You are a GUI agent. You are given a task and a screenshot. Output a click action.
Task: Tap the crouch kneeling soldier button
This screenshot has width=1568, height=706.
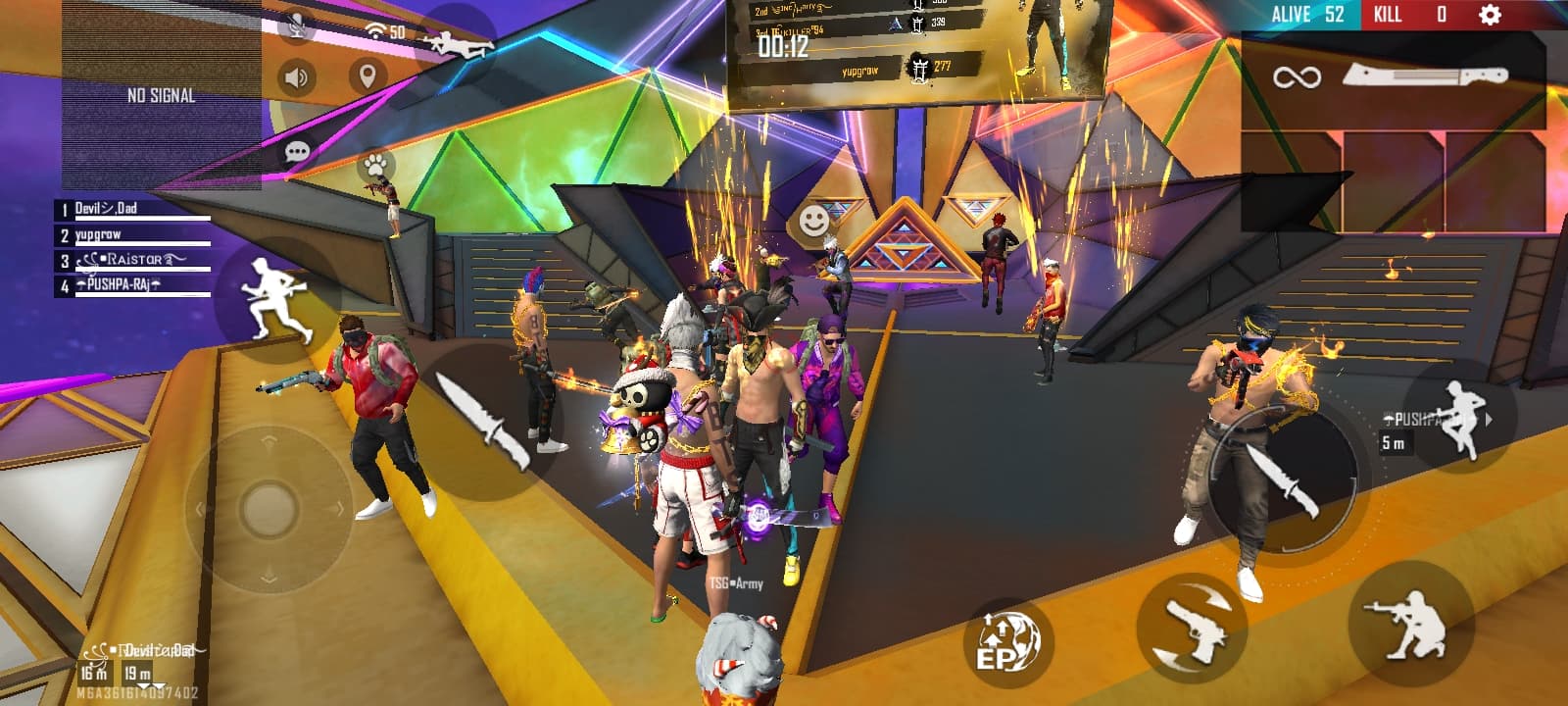[x=1409, y=624]
